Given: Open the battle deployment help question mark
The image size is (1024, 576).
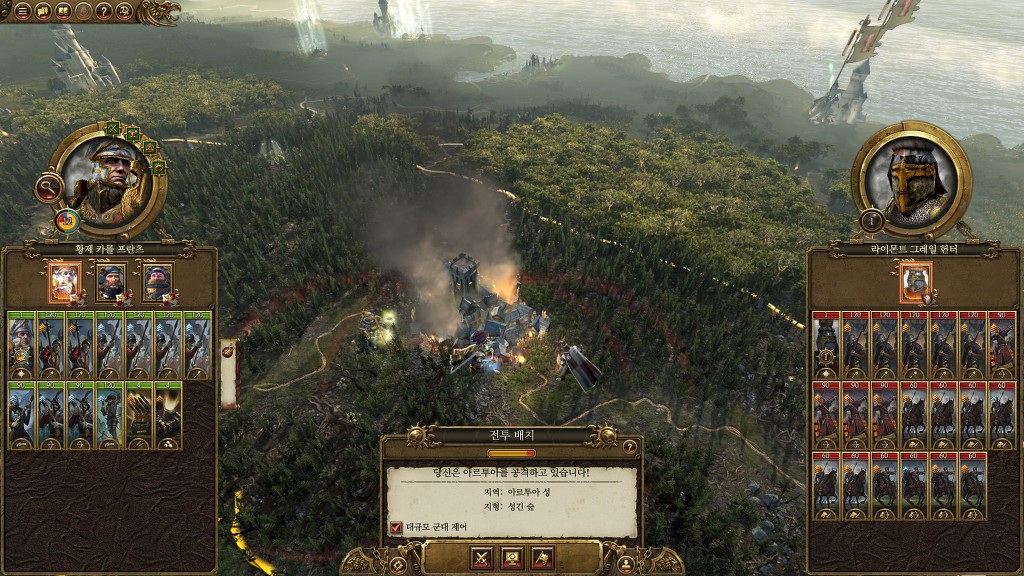Looking at the screenshot, I should coord(629,446).
